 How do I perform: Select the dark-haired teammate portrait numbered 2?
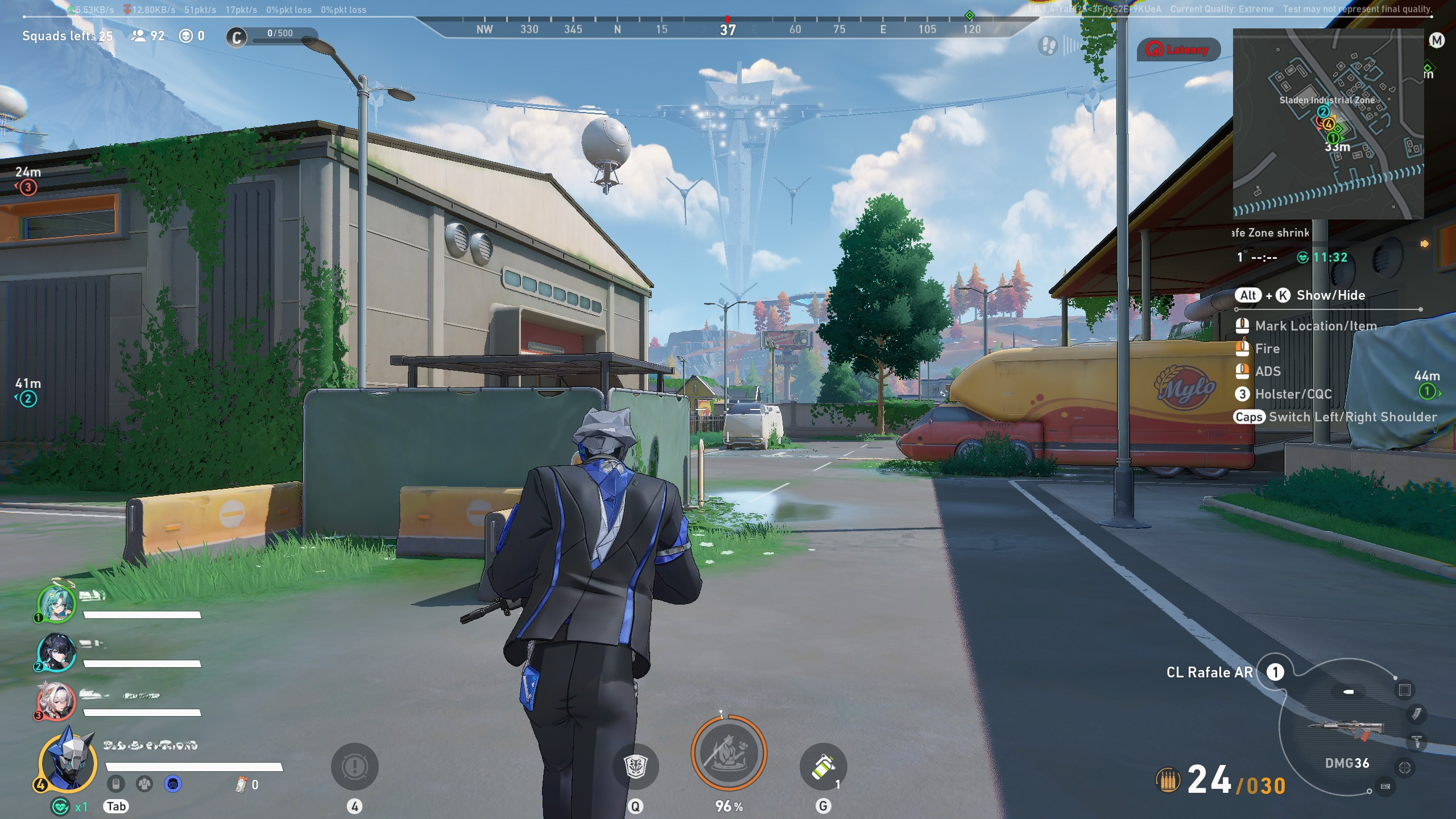[56, 652]
